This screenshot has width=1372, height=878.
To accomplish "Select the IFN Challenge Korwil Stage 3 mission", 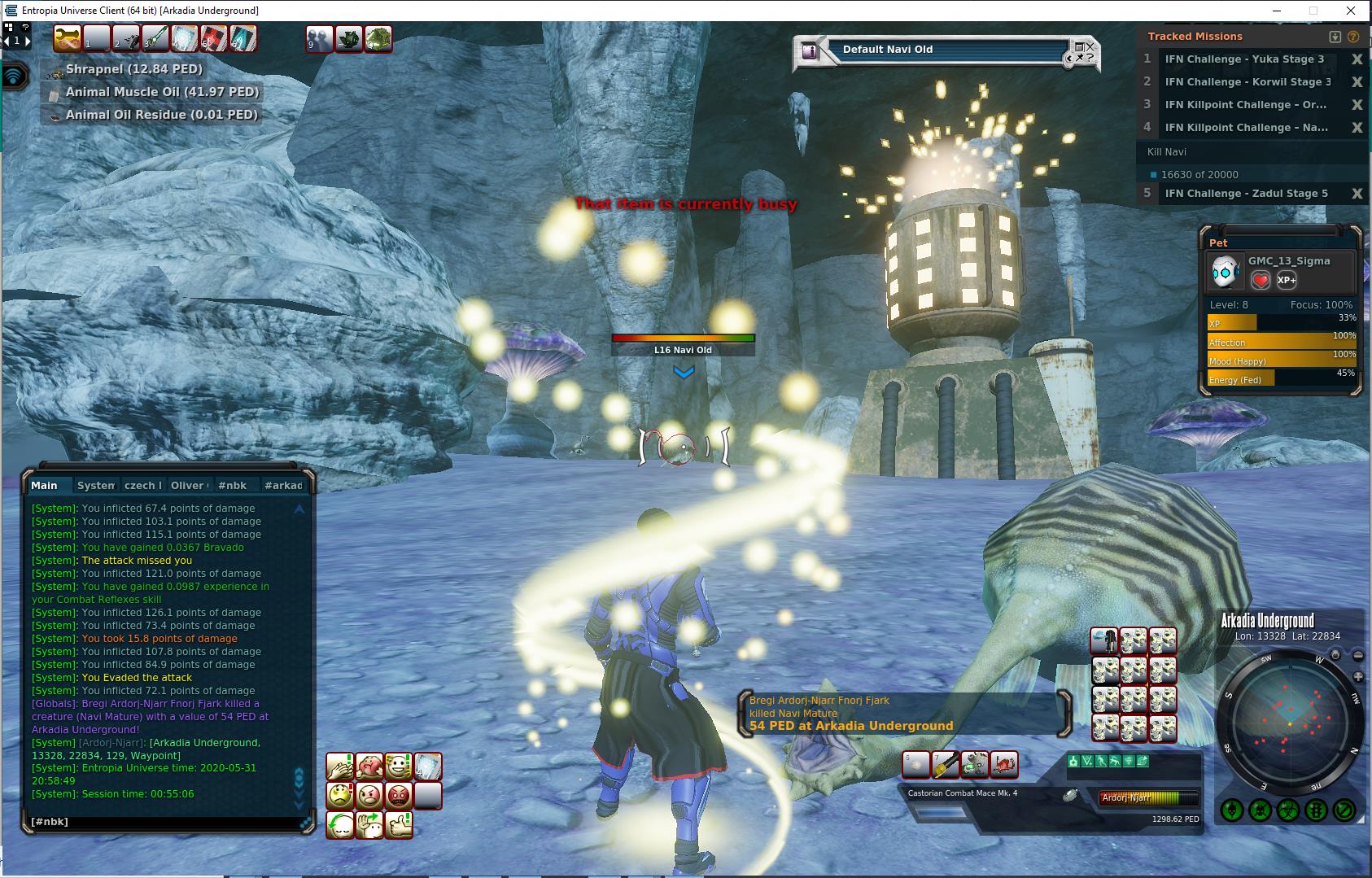I will pyautogui.click(x=1247, y=82).
